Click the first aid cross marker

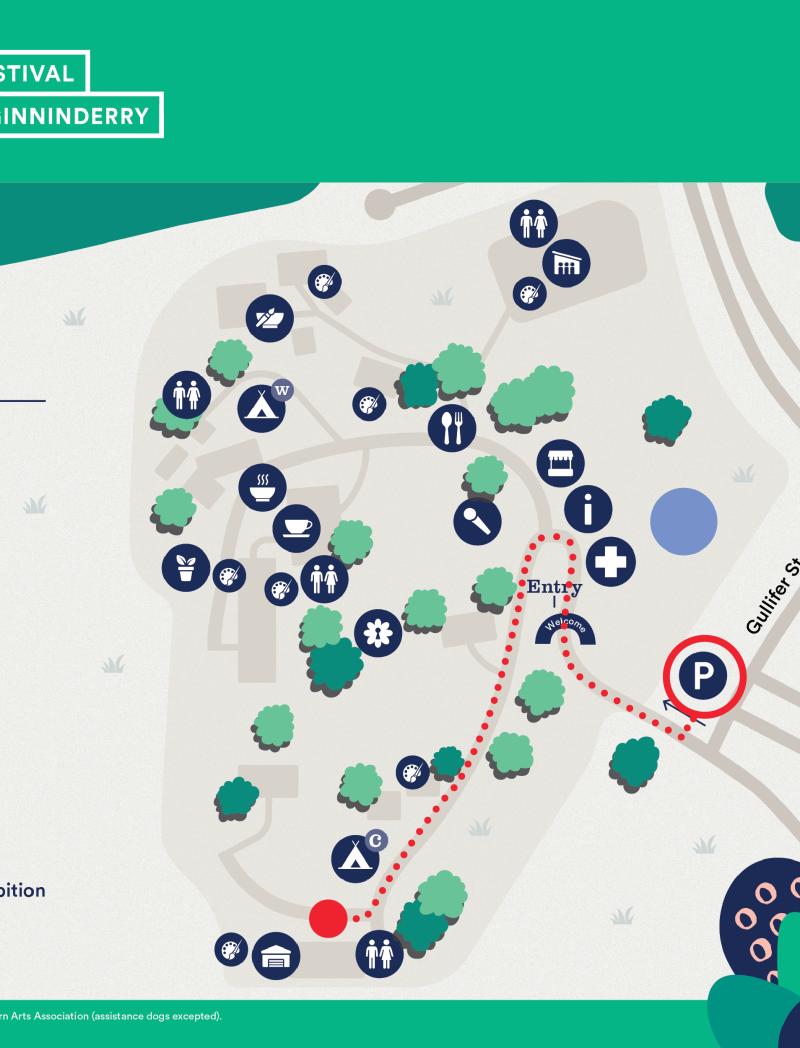tap(610, 562)
